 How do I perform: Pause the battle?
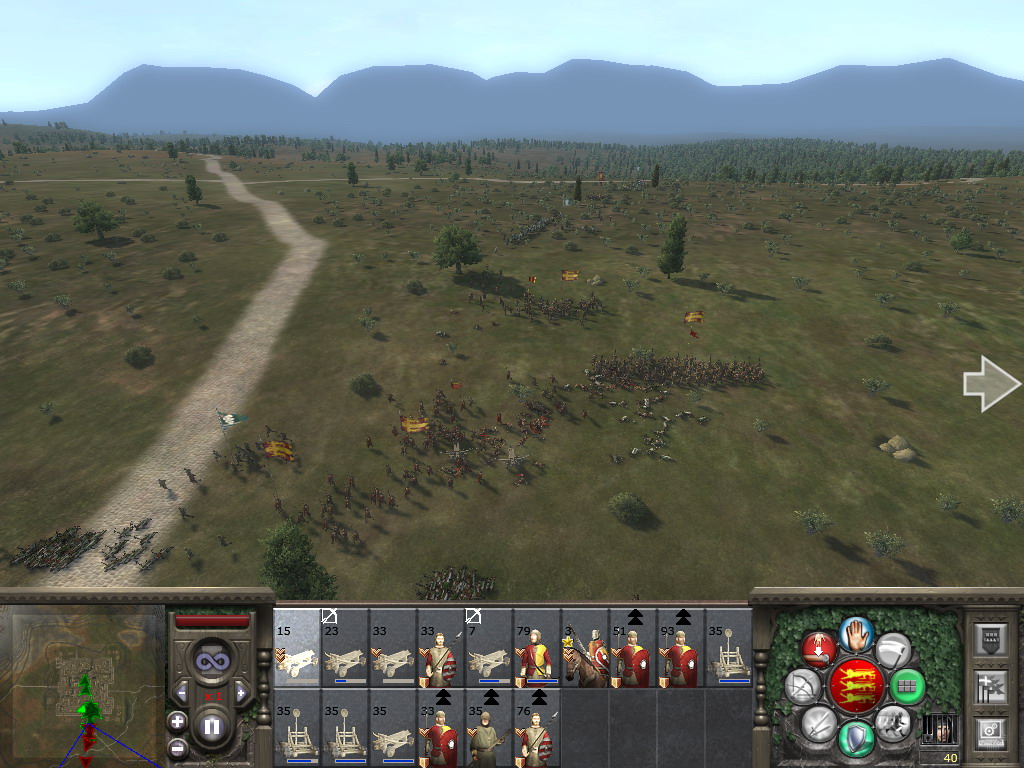click(211, 727)
